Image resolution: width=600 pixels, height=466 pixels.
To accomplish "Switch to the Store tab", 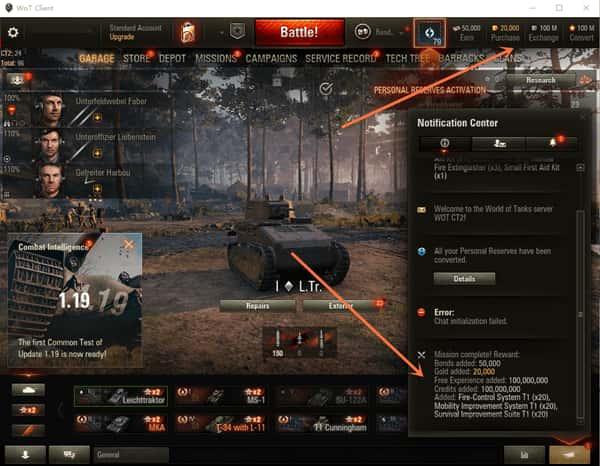I will pyautogui.click(x=137, y=59).
